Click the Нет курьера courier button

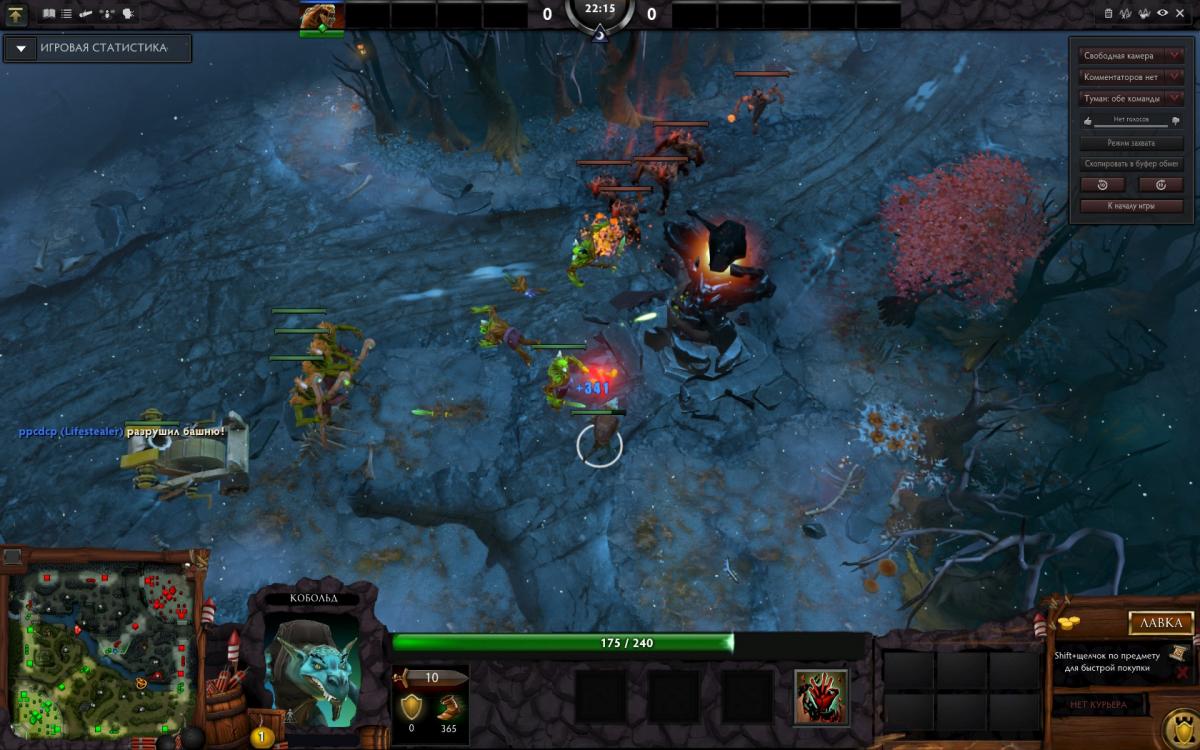coord(1098,705)
